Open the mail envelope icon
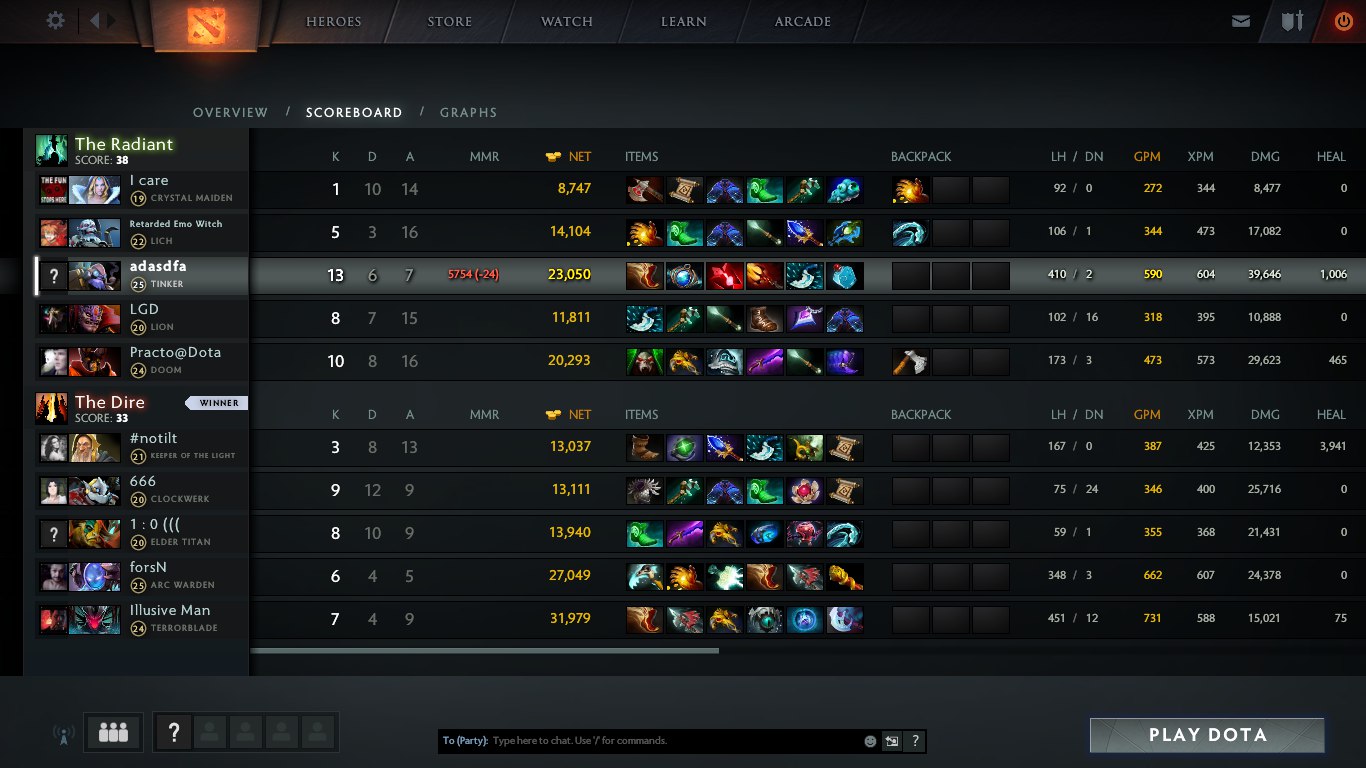1366x768 pixels. click(x=1241, y=21)
